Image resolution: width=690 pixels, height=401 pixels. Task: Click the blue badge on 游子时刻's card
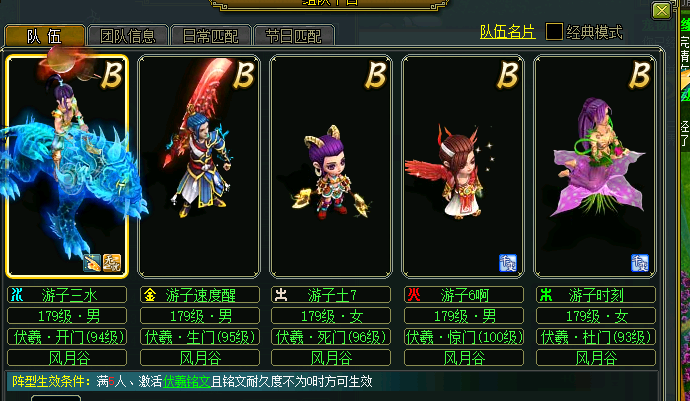click(639, 262)
